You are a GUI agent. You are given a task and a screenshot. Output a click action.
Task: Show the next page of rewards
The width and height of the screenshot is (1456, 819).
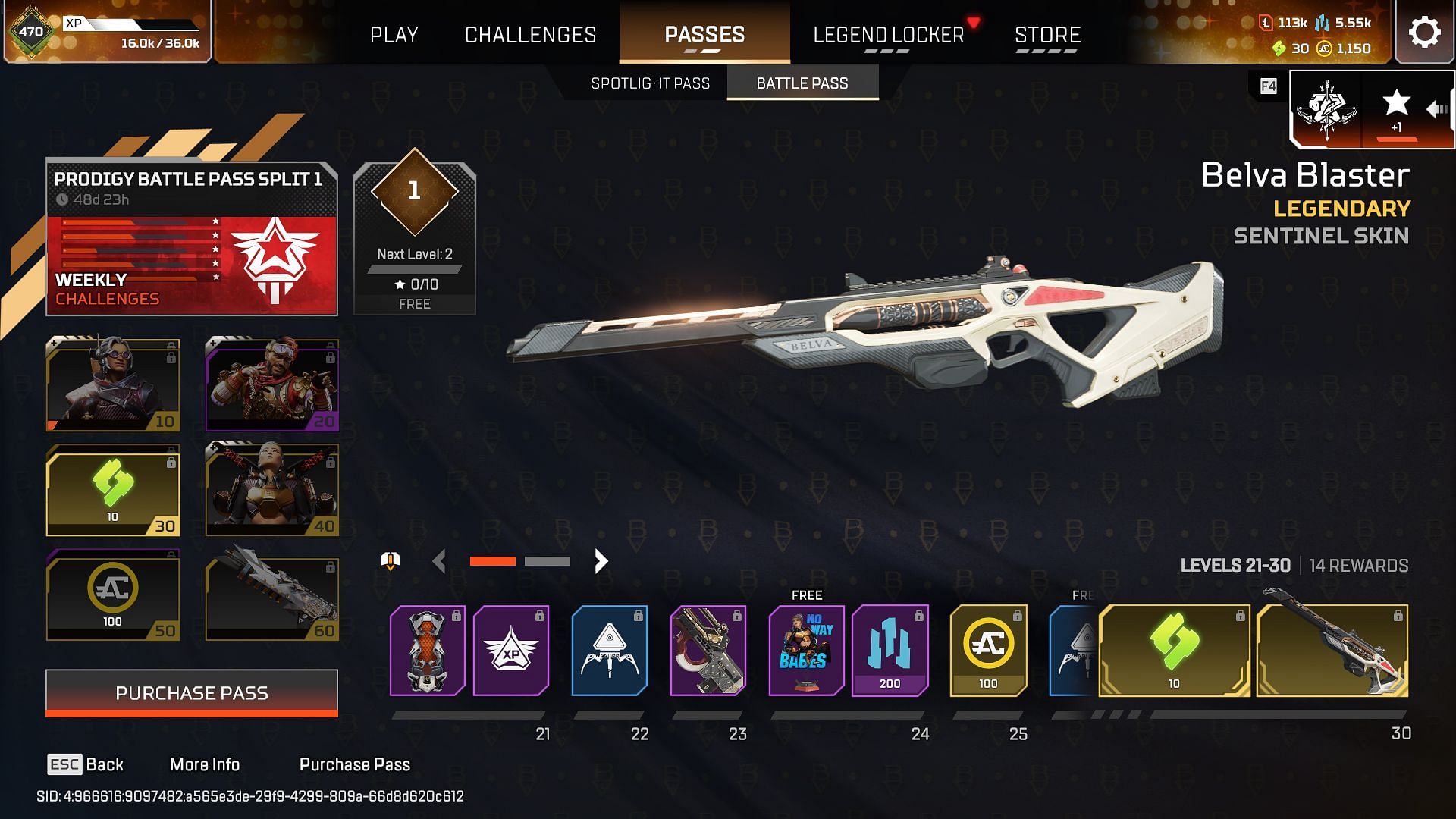pyautogui.click(x=601, y=561)
